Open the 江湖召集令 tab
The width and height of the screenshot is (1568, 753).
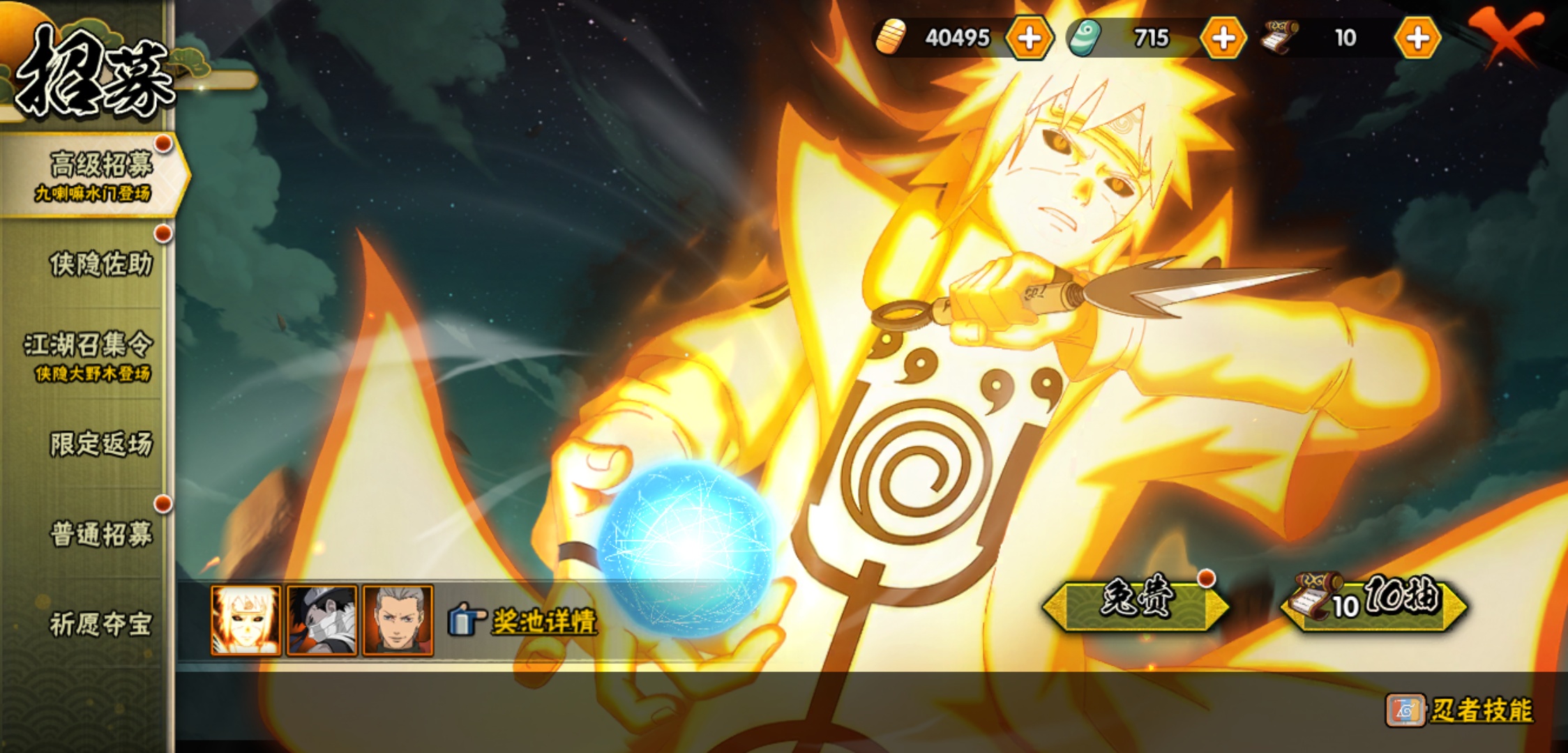[x=89, y=356]
